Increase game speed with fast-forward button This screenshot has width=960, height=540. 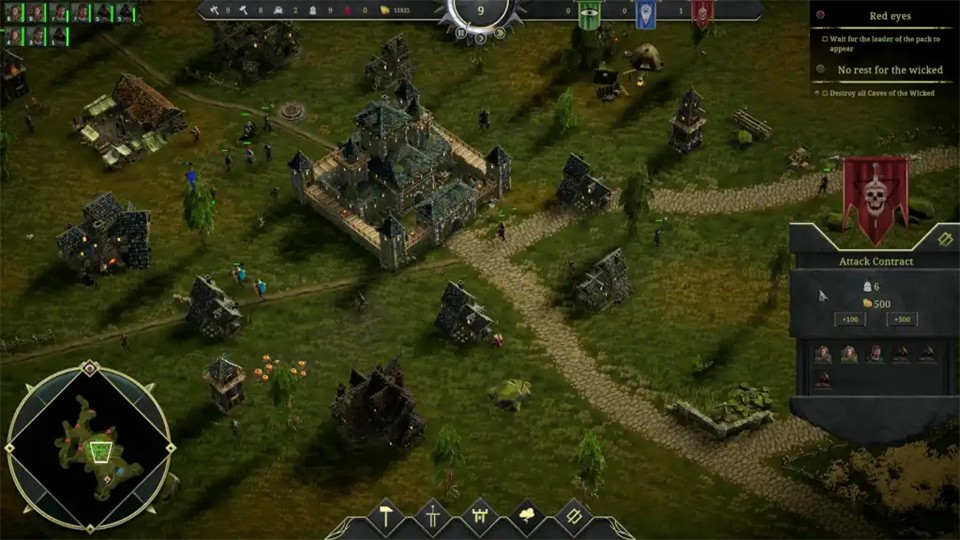point(498,33)
